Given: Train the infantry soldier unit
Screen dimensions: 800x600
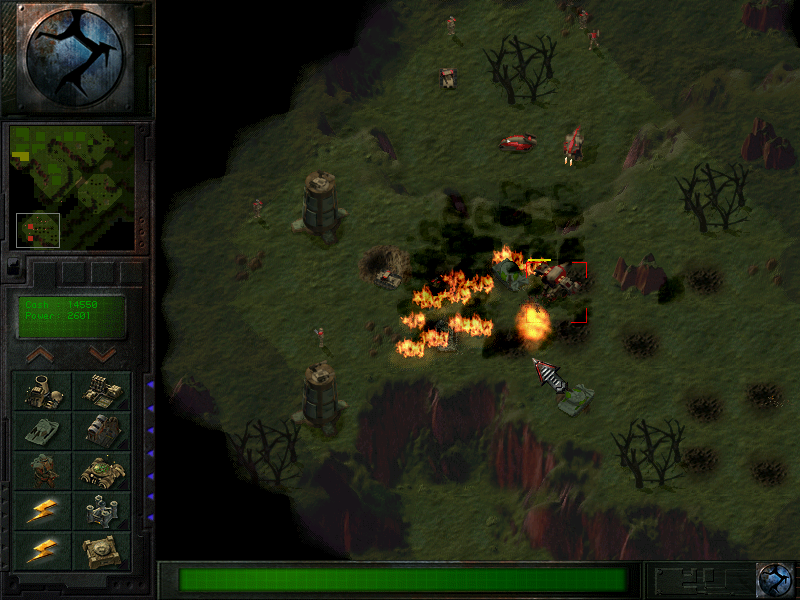Looking at the screenshot, I should point(42,471).
